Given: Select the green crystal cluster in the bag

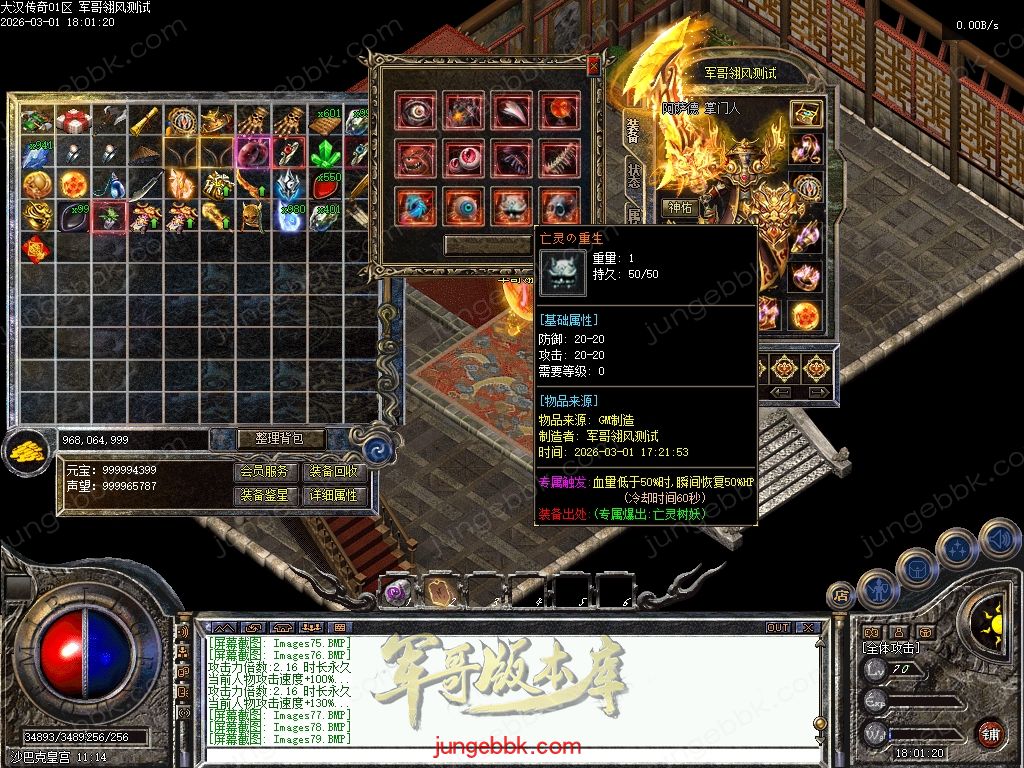Looking at the screenshot, I should click(324, 153).
